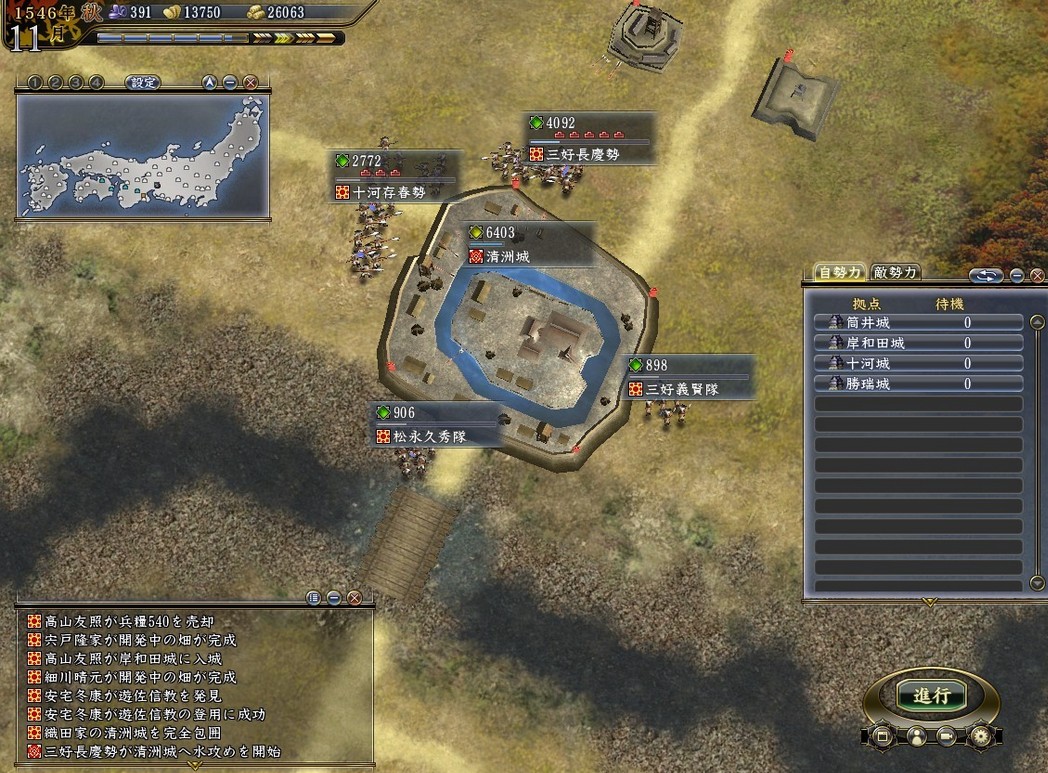Close the message log panel
Viewport: 1048px width, 773px height.
pyautogui.click(x=354, y=598)
